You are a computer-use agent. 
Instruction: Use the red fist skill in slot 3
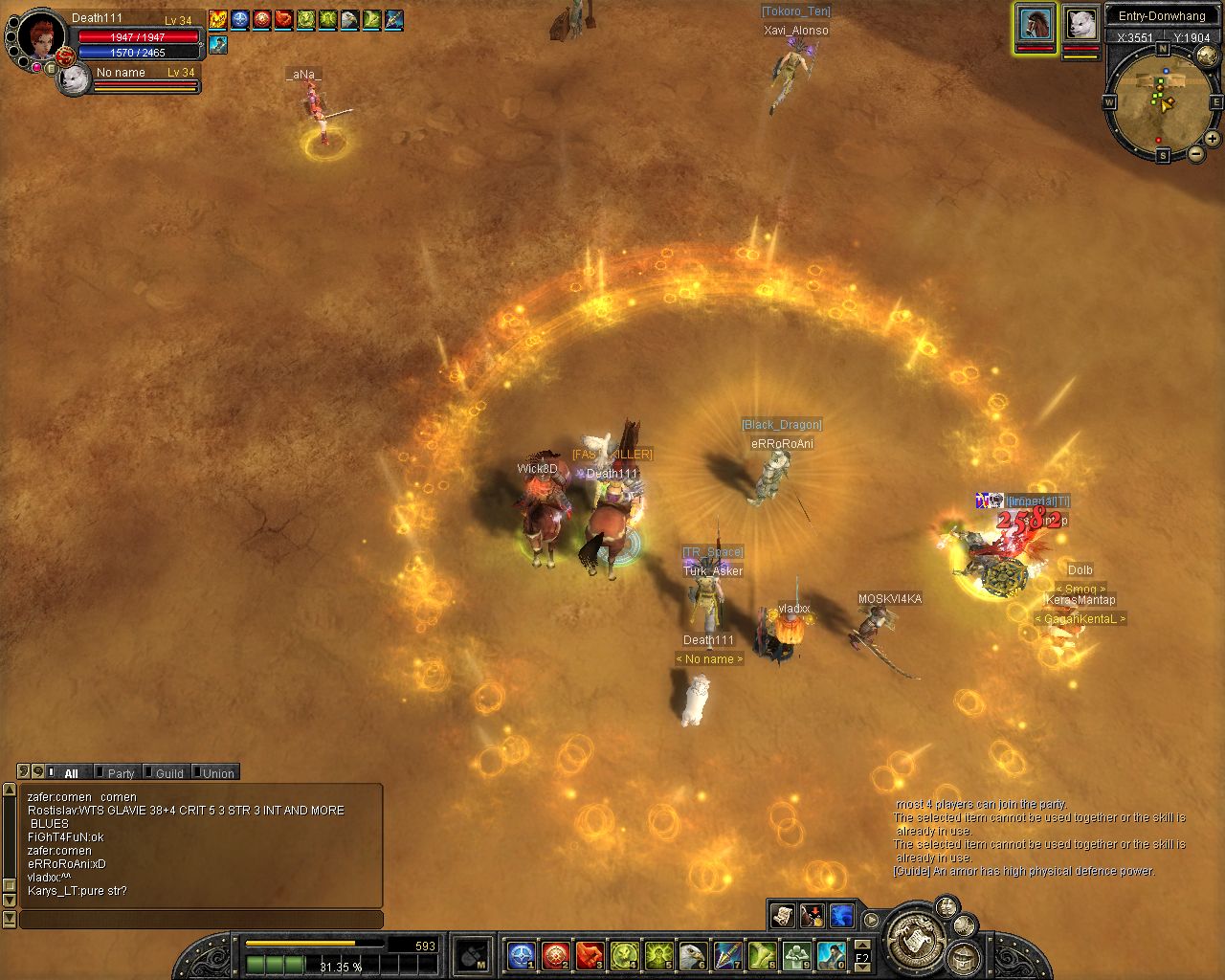pos(589,954)
